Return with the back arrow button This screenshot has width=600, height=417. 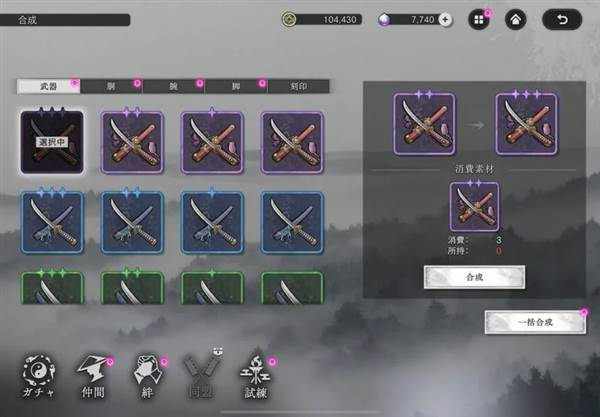pos(562,19)
